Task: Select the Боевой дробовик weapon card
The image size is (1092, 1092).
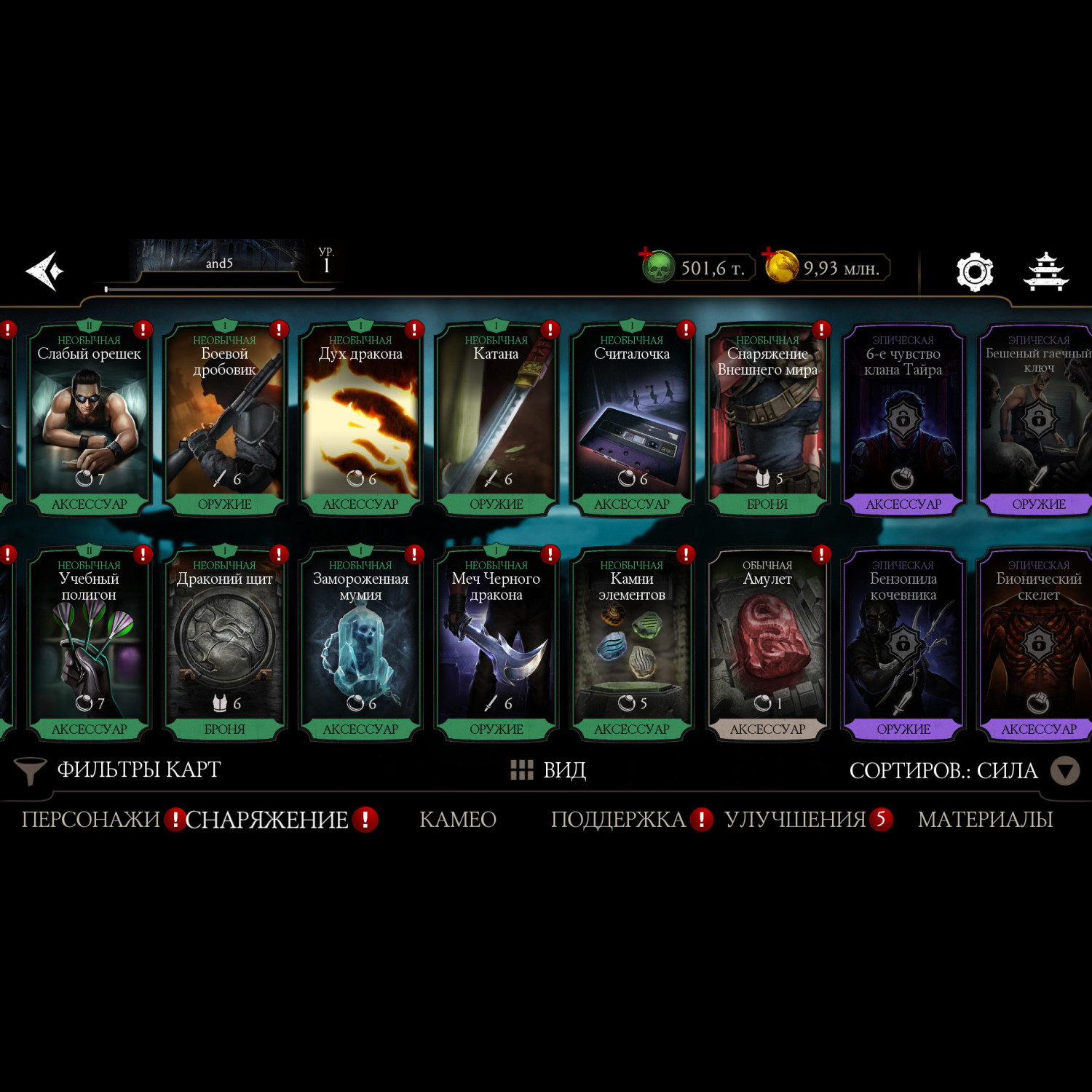Action: point(224,420)
